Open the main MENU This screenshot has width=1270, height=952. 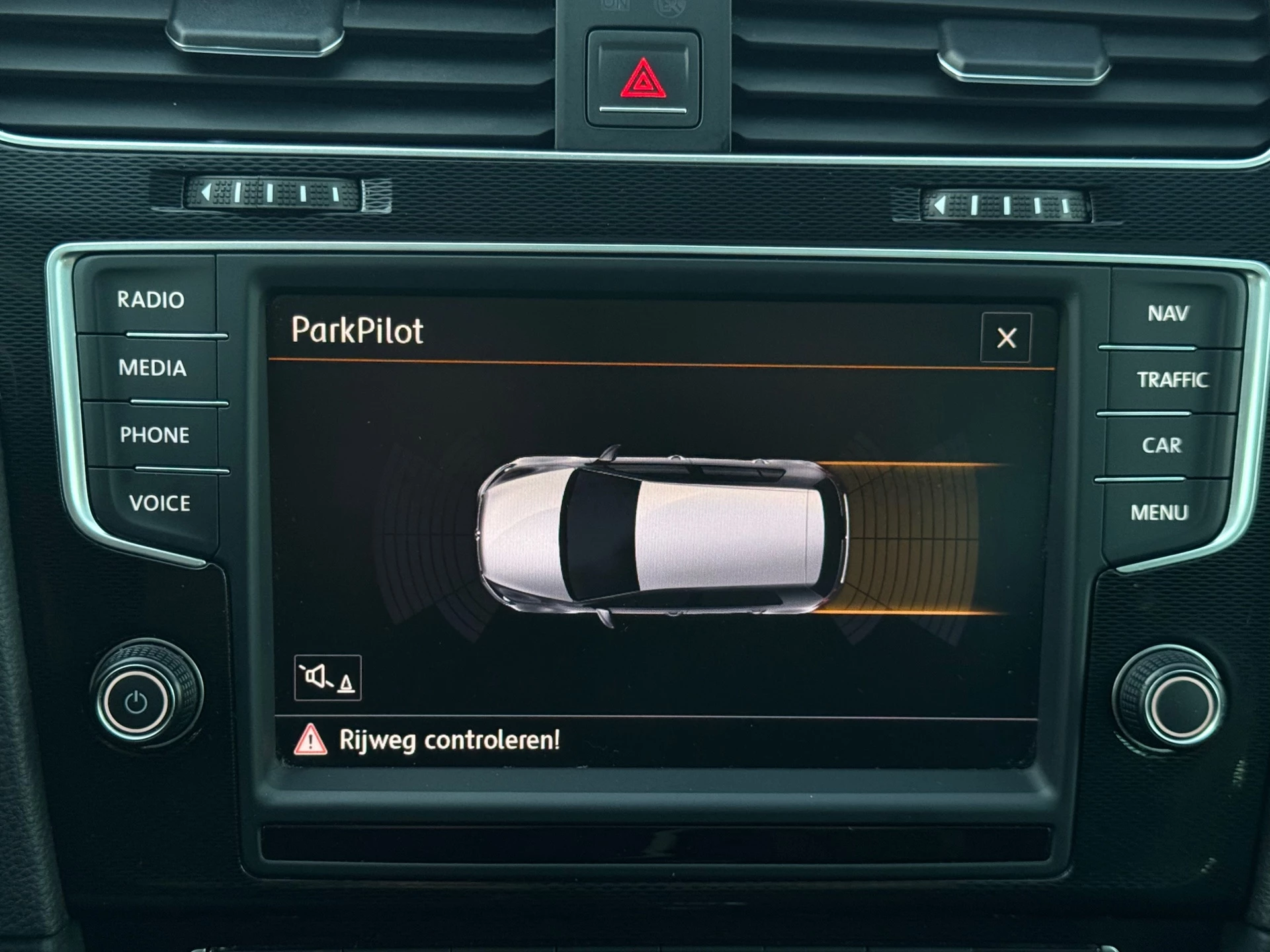click(1159, 512)
